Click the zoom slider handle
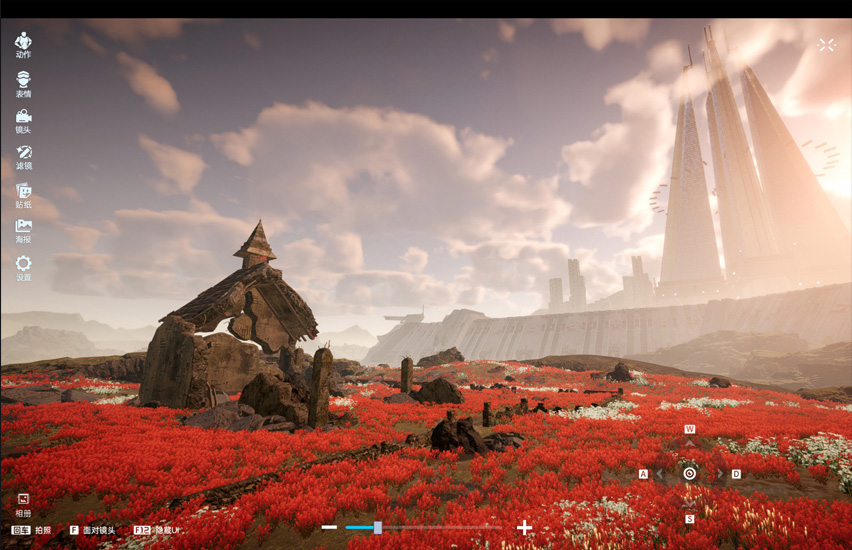 pos(377,527)
